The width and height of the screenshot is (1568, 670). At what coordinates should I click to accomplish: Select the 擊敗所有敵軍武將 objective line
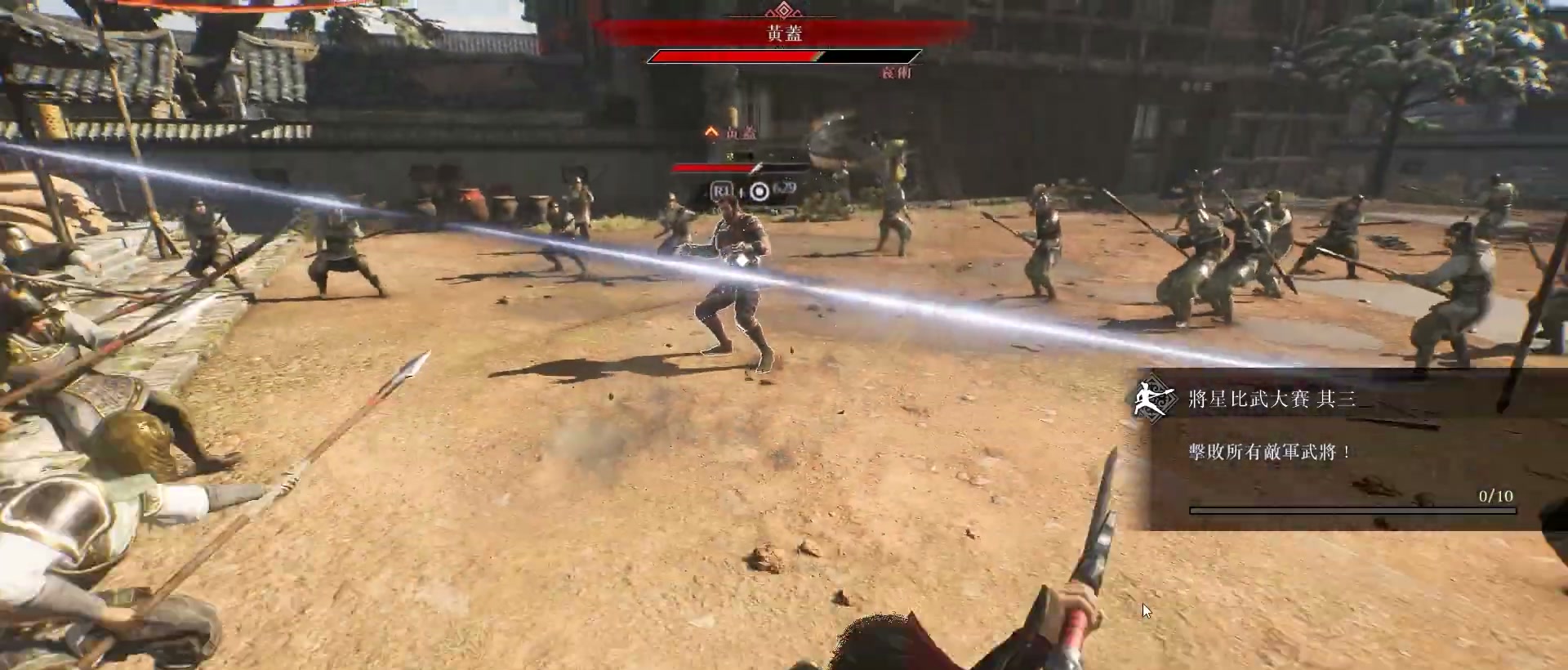click(1270, 452)
